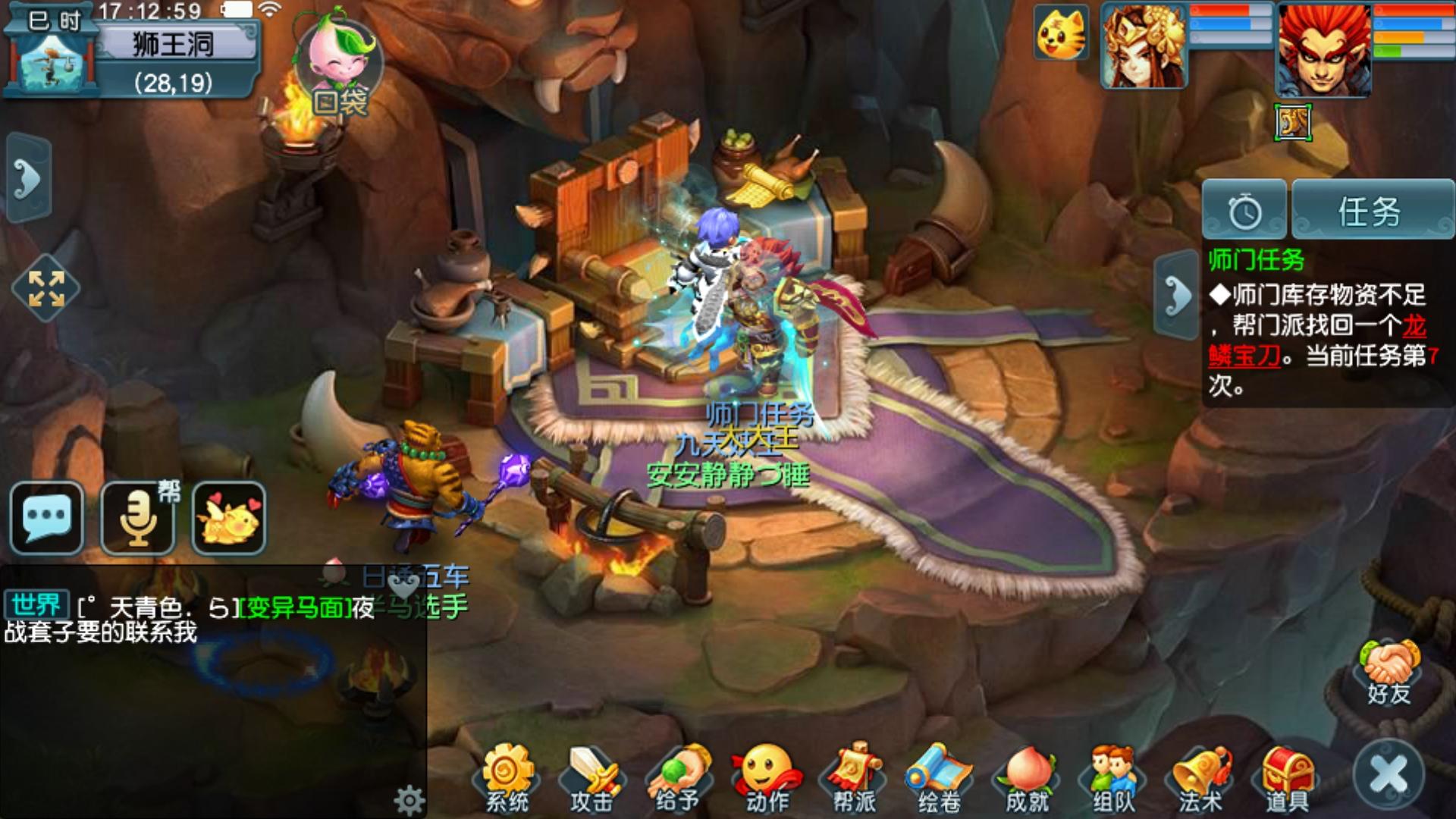Open the 道具 items chest
This screenshot has height=819, width=1456.
pyautogui.click(x=1288, y=779)
